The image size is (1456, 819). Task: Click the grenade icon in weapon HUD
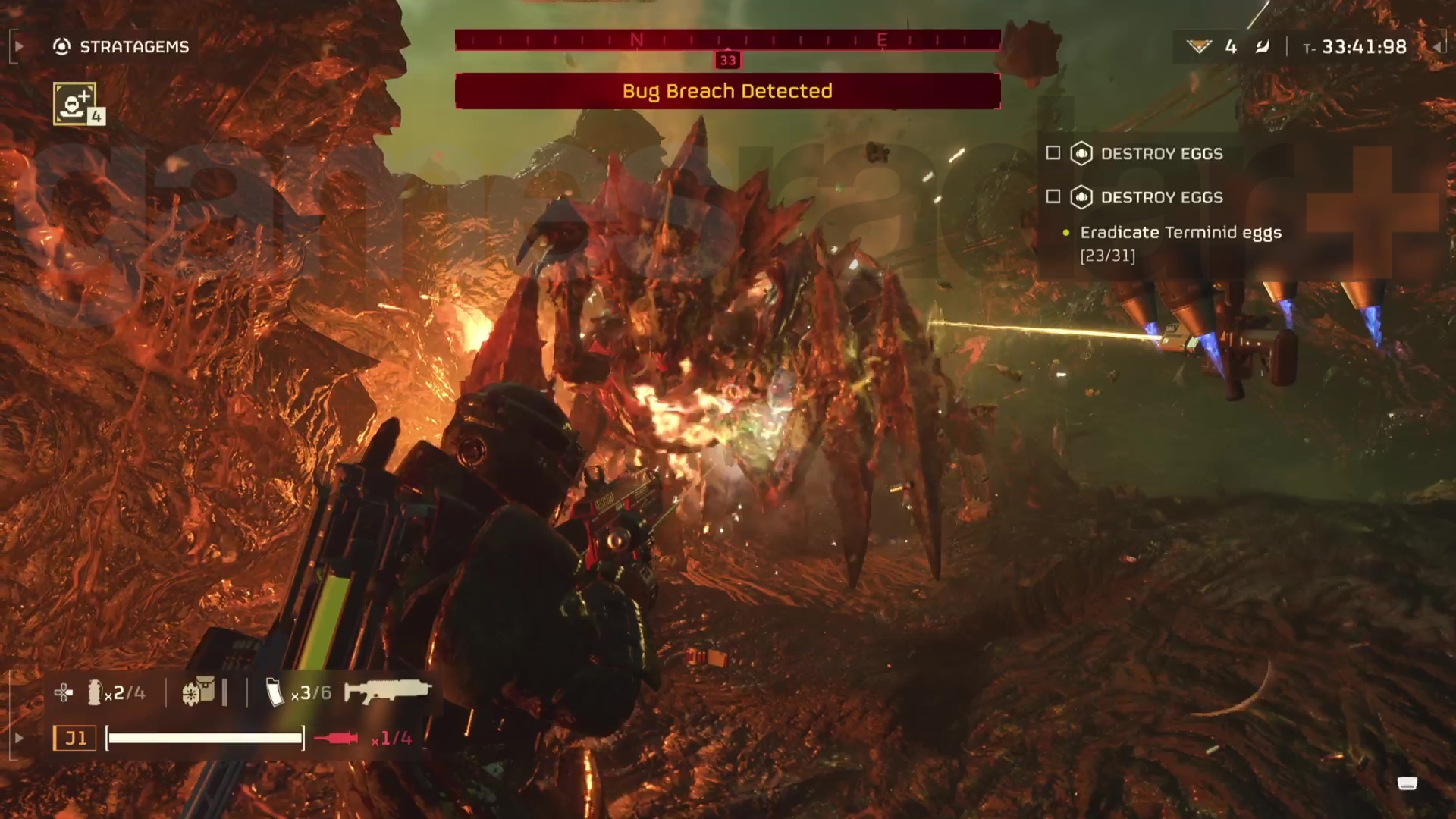pos(95,692)
